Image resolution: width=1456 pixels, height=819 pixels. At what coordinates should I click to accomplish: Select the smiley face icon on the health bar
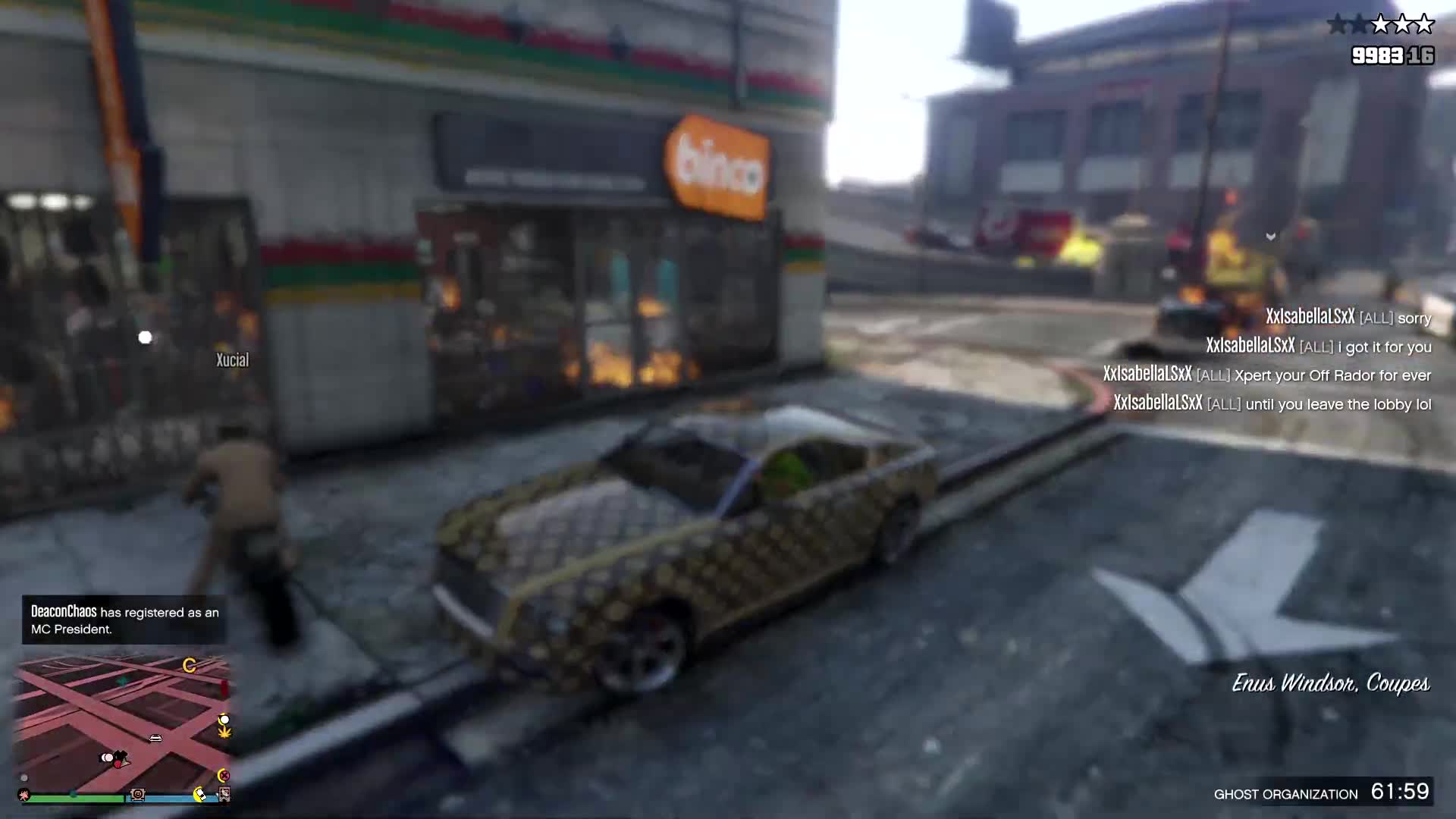(x=138, y=794)
